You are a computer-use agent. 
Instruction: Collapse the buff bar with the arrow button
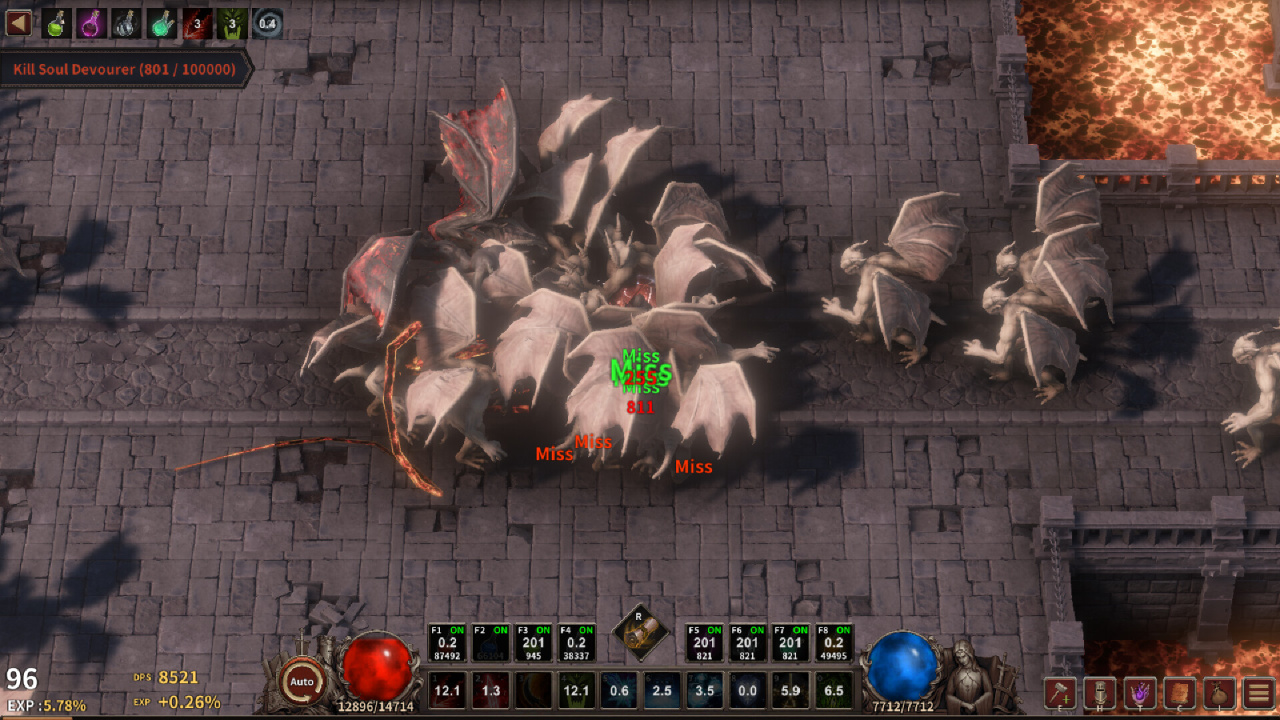point(18,22)
